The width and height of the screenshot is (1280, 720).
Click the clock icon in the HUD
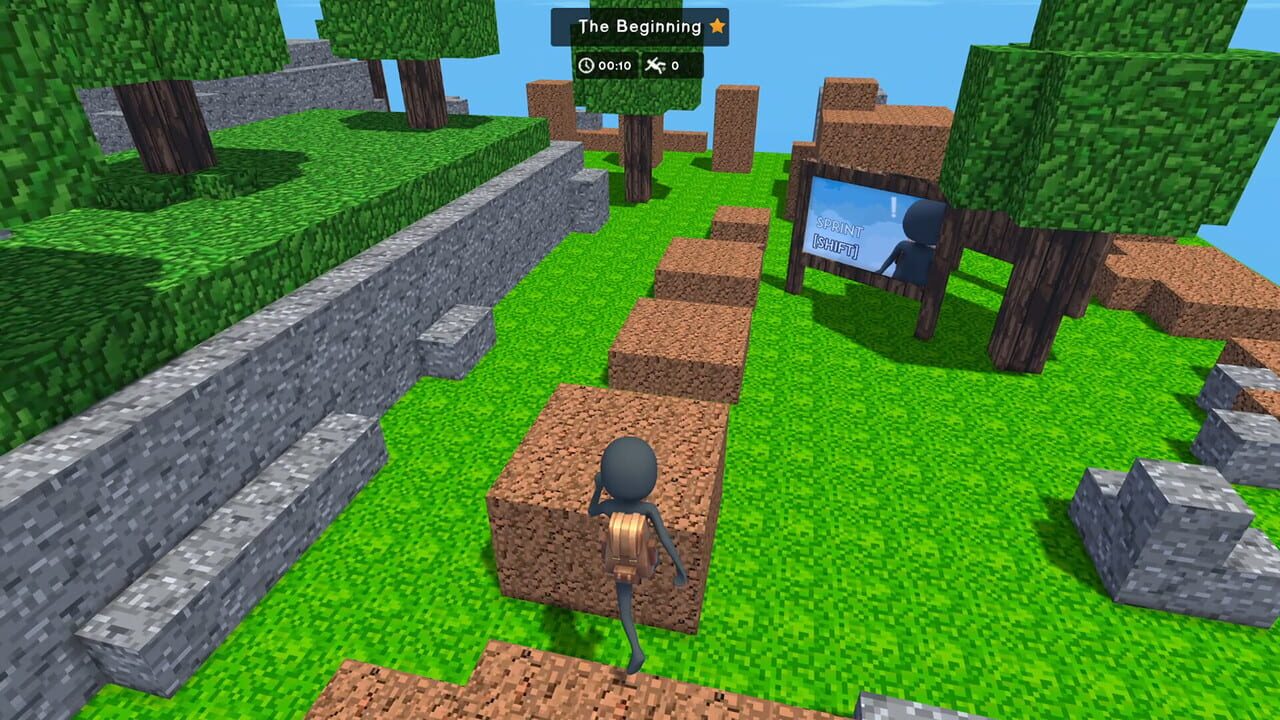pos(586,65)
